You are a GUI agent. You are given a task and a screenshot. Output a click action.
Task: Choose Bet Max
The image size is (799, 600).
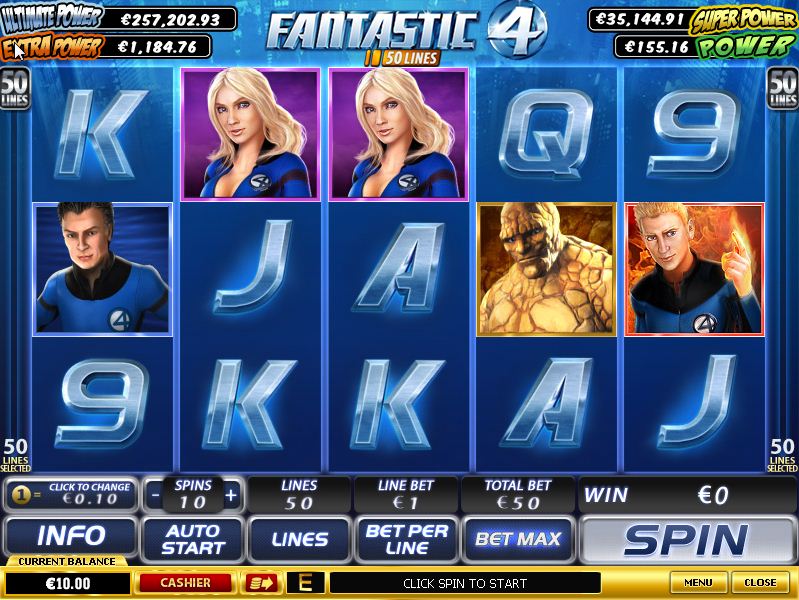517,539
